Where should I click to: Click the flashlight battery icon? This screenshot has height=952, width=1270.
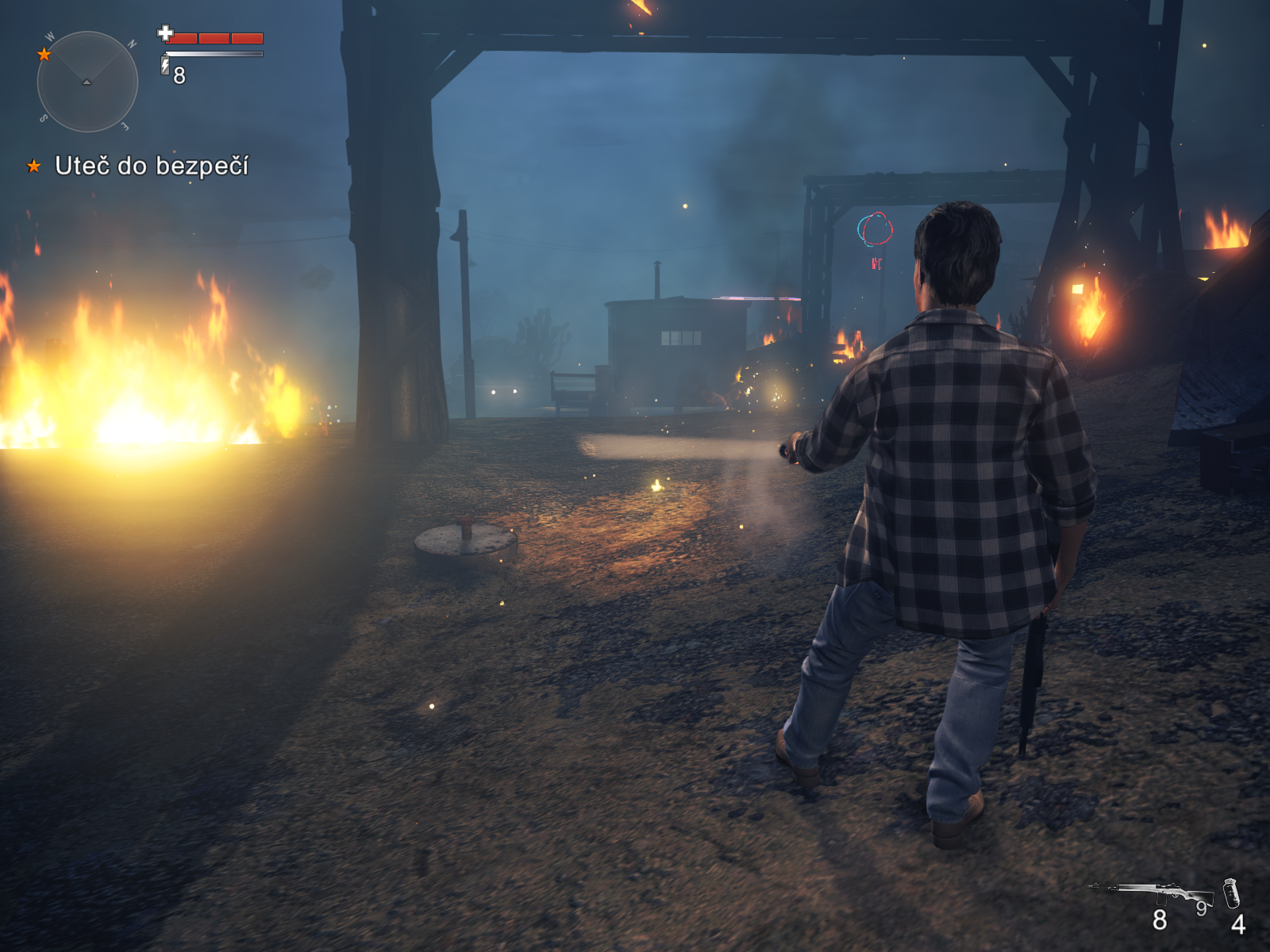[x=165, y=65]
